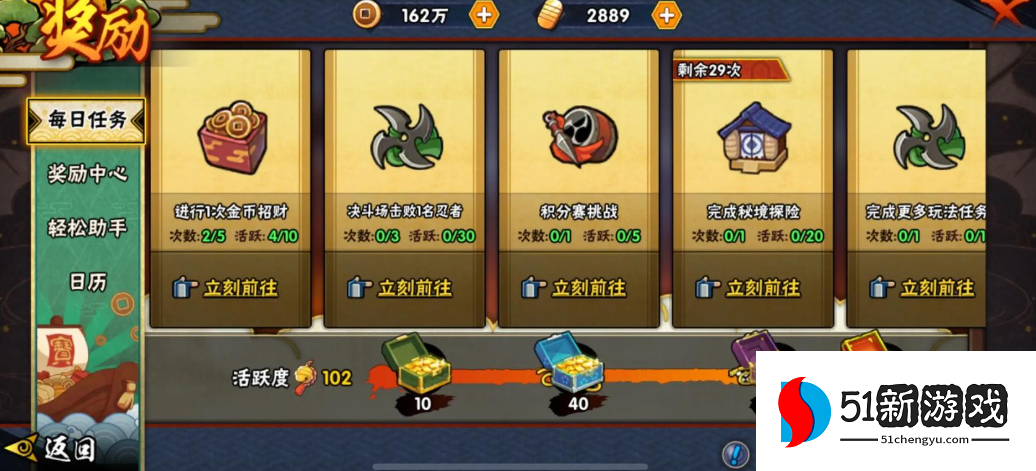The height and width of the screenshot is (471, 1036).
Task: Go to 积分赛挑战 via 立刻前往
Action: [575, 288]
